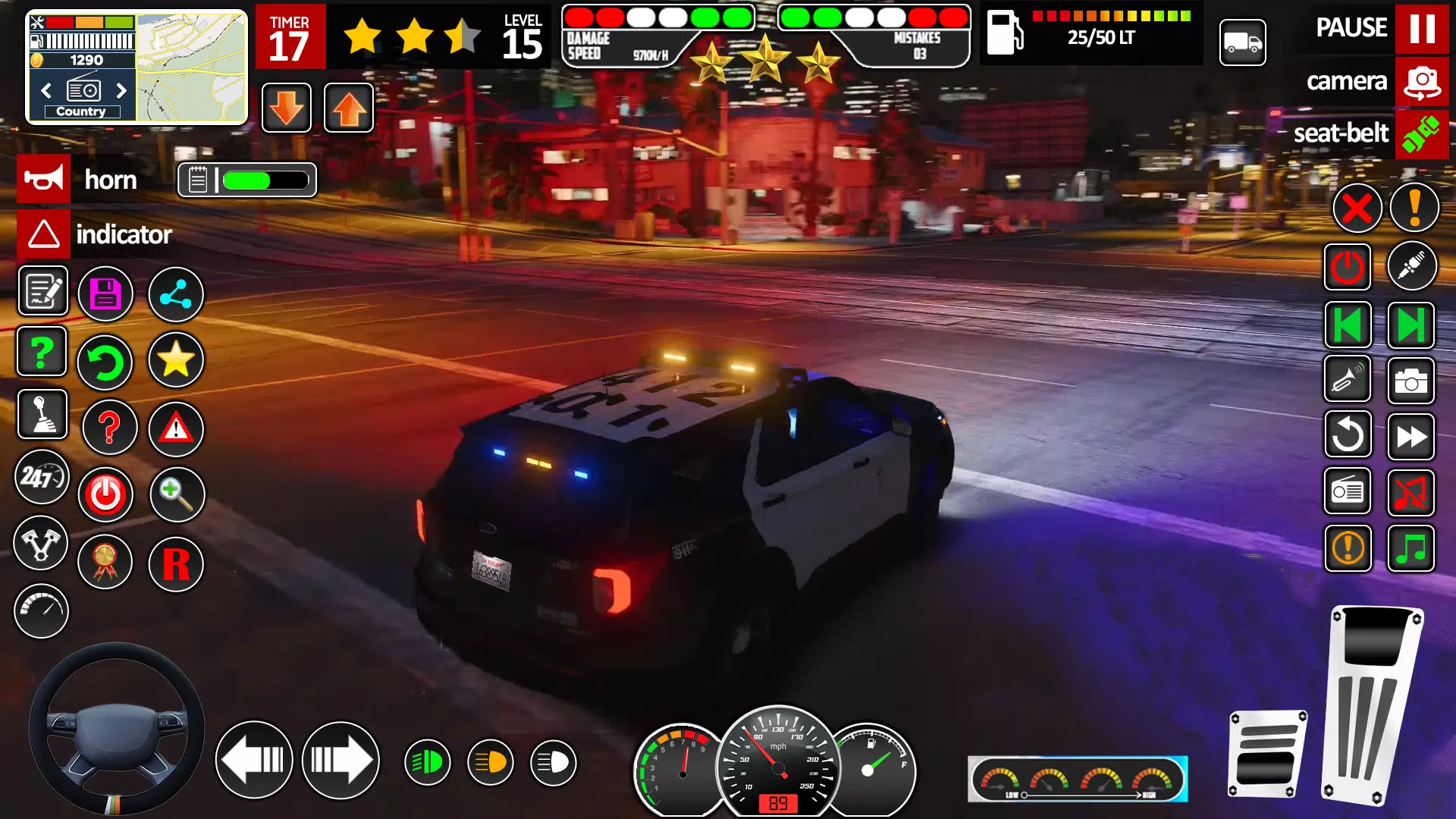Click the spark plug repair icon
This screenshot has width=1456, height=819.
1412,265
